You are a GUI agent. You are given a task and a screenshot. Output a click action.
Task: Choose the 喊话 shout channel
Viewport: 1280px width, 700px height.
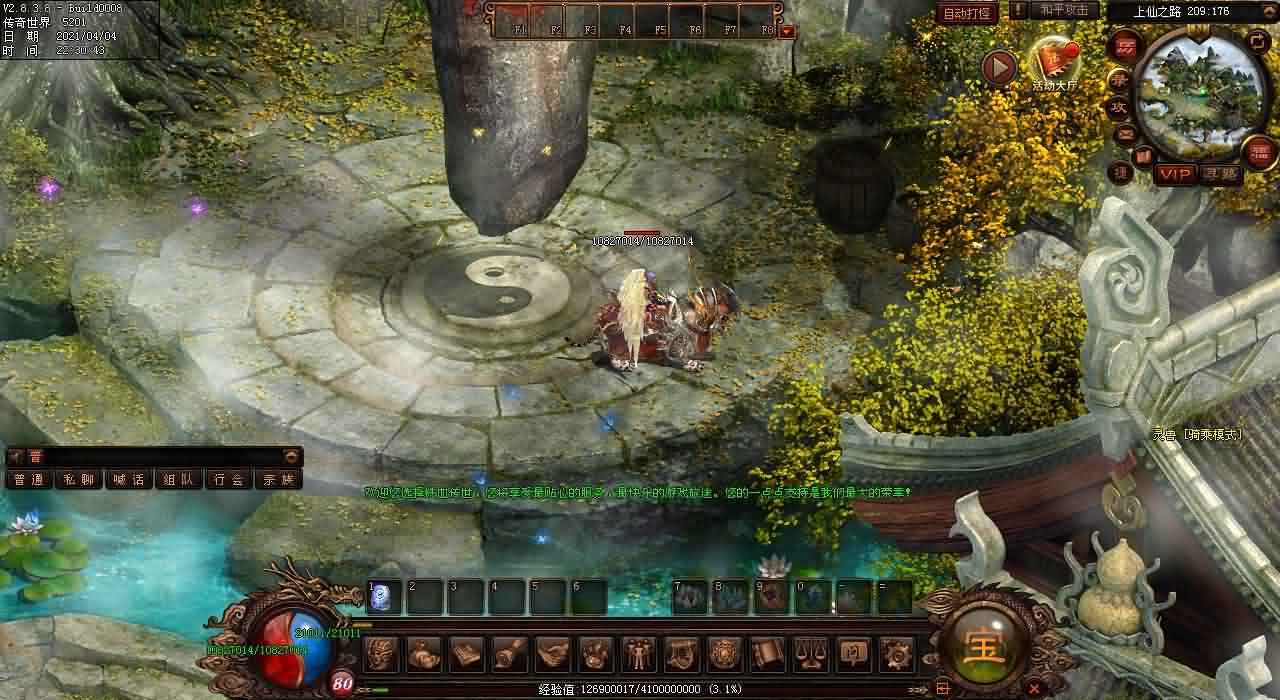128,479
